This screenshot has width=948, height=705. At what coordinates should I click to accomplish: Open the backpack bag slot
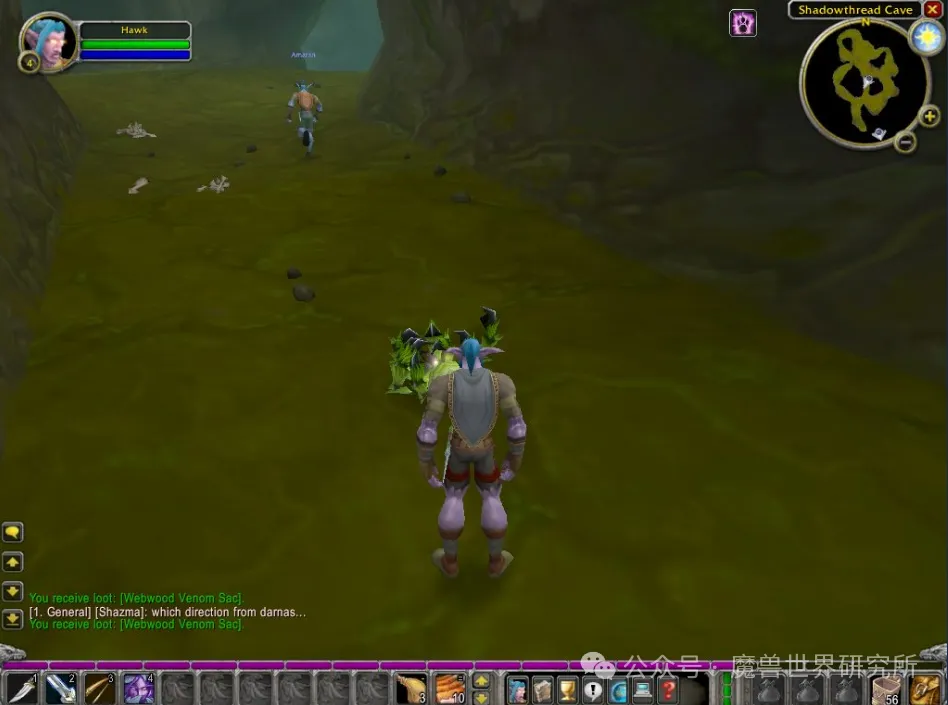(x=925, y=689)
